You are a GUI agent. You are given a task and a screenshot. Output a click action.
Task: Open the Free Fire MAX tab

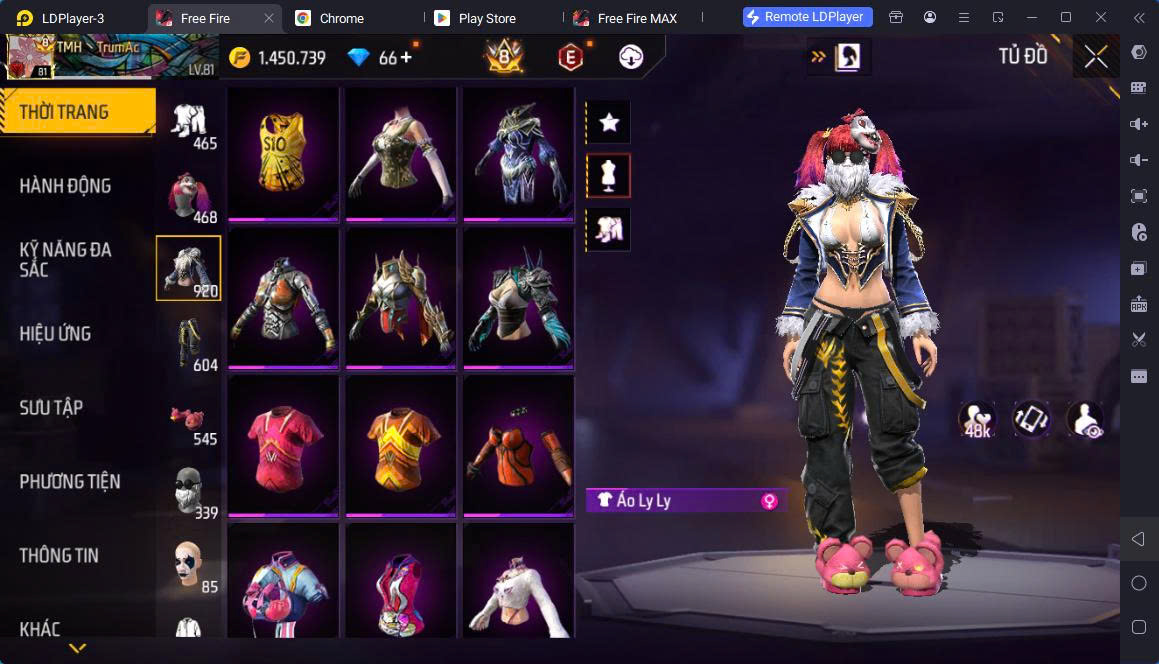636,18
